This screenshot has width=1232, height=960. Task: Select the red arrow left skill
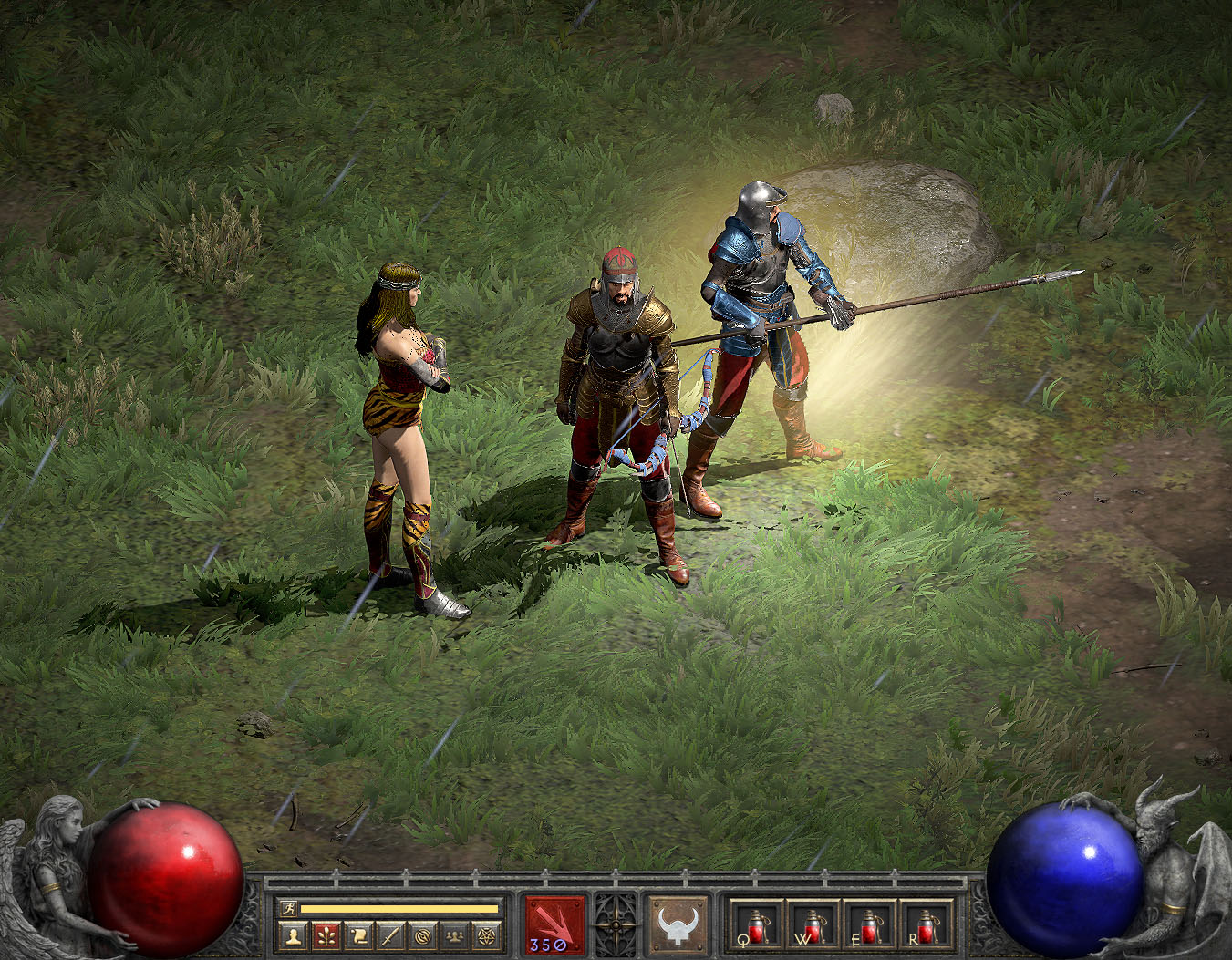[x=554, y=924]
